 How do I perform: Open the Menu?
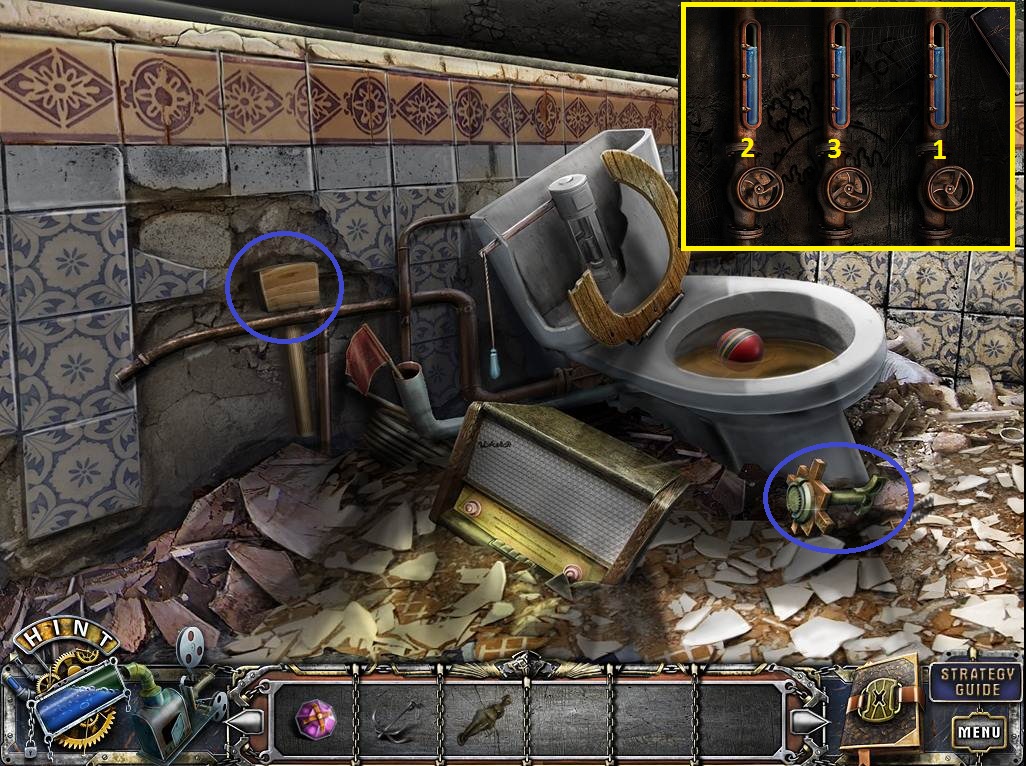[978, 732]
